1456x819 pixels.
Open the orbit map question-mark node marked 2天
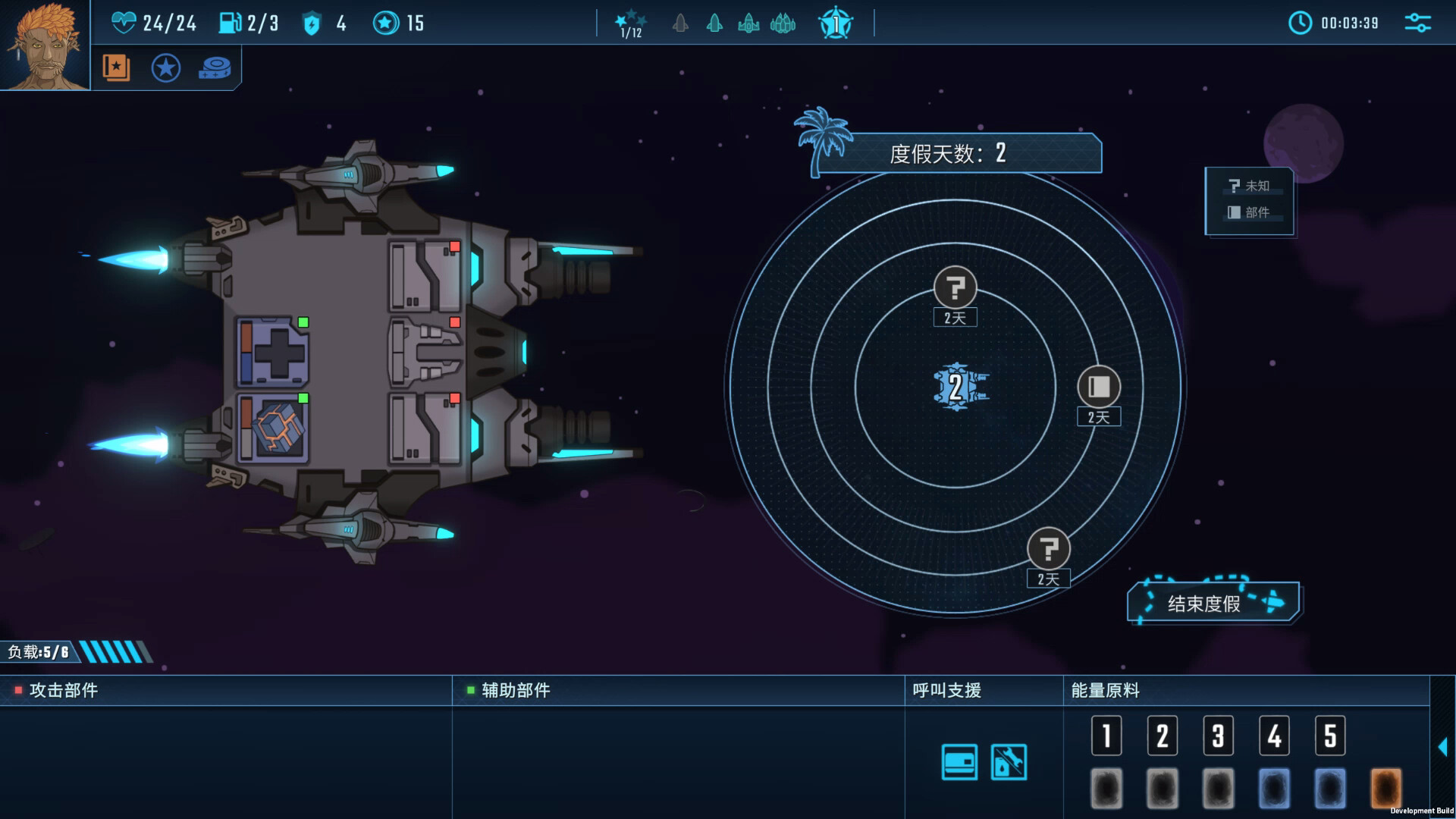pos(955,287)
